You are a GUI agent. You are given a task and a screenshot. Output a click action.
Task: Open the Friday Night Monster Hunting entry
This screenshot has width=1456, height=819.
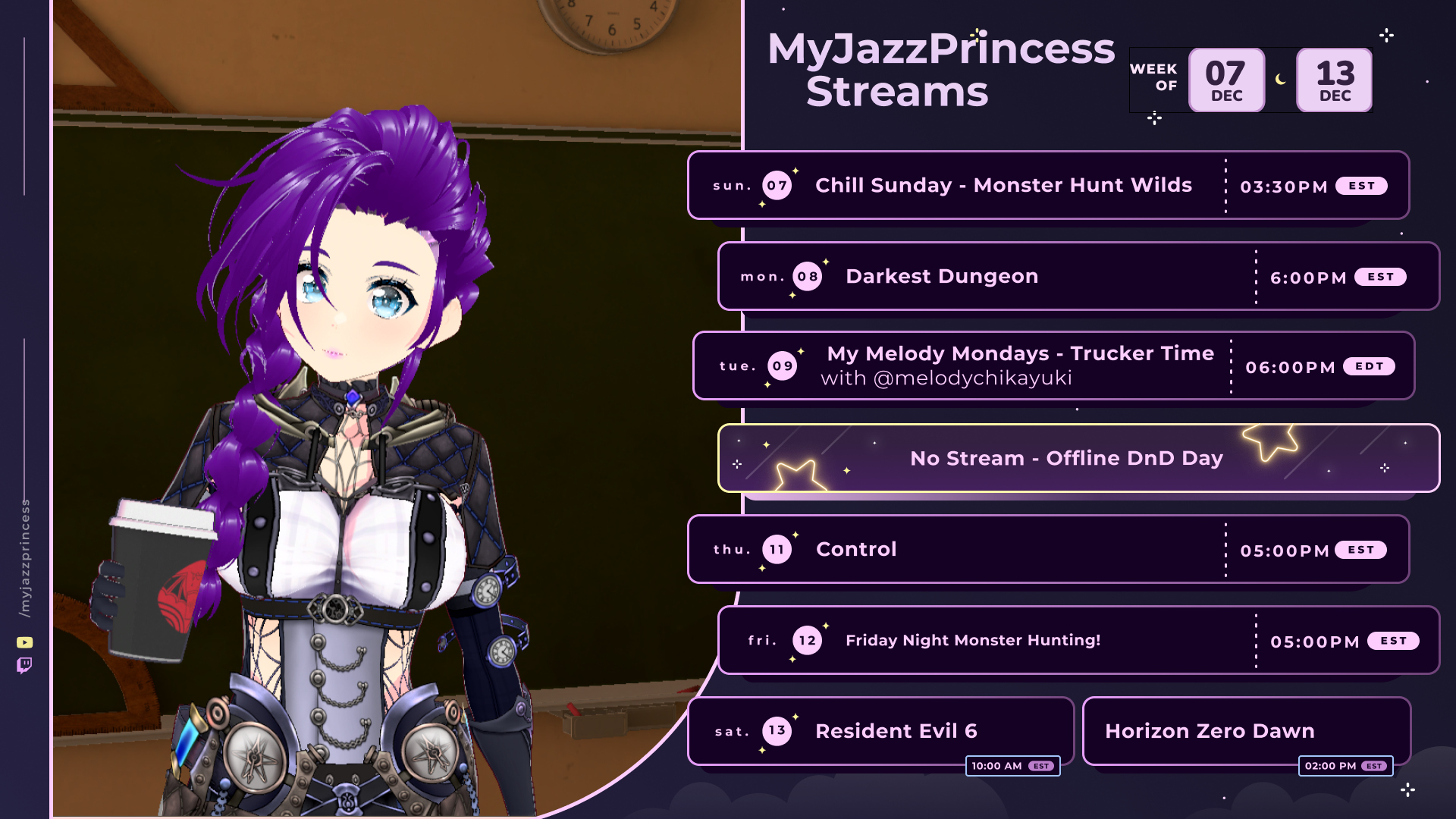click(973, 641)
